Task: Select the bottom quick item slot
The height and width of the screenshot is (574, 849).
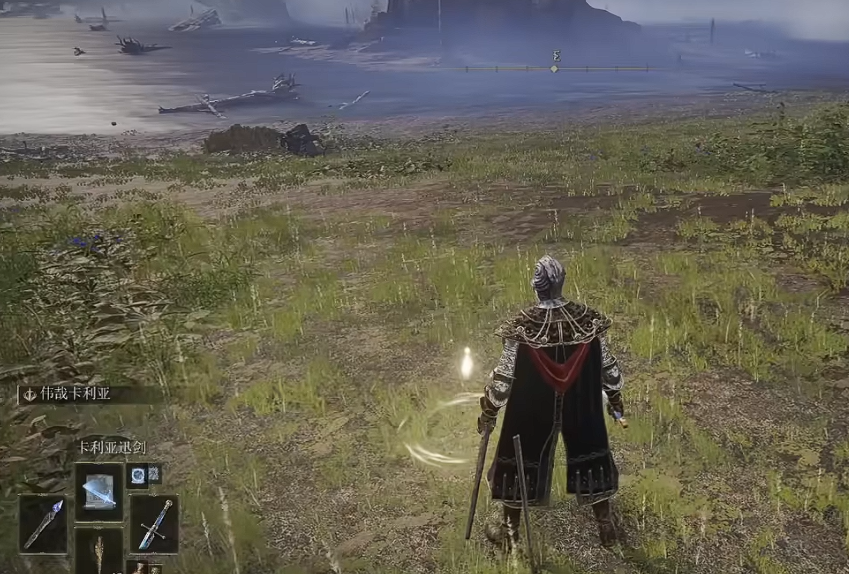Action: click(x=99, y=554)
